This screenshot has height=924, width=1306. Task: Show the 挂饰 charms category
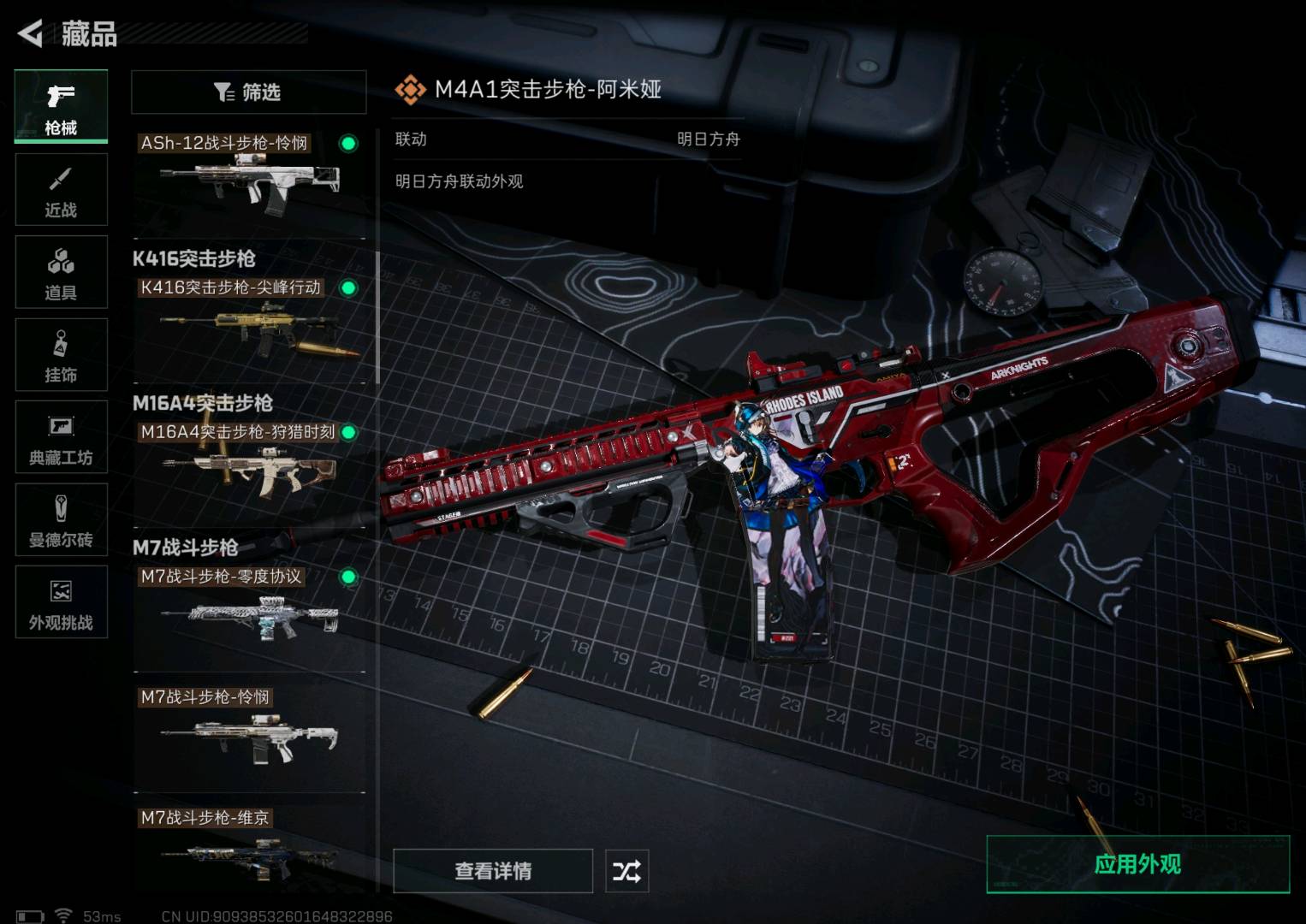[61, 355]
